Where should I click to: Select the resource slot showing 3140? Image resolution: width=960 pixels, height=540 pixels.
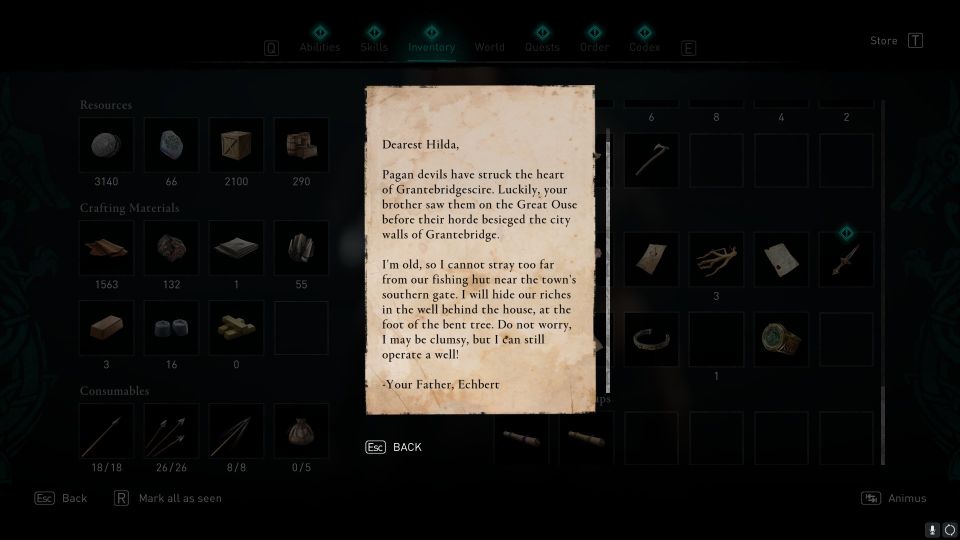coord(107,145)
